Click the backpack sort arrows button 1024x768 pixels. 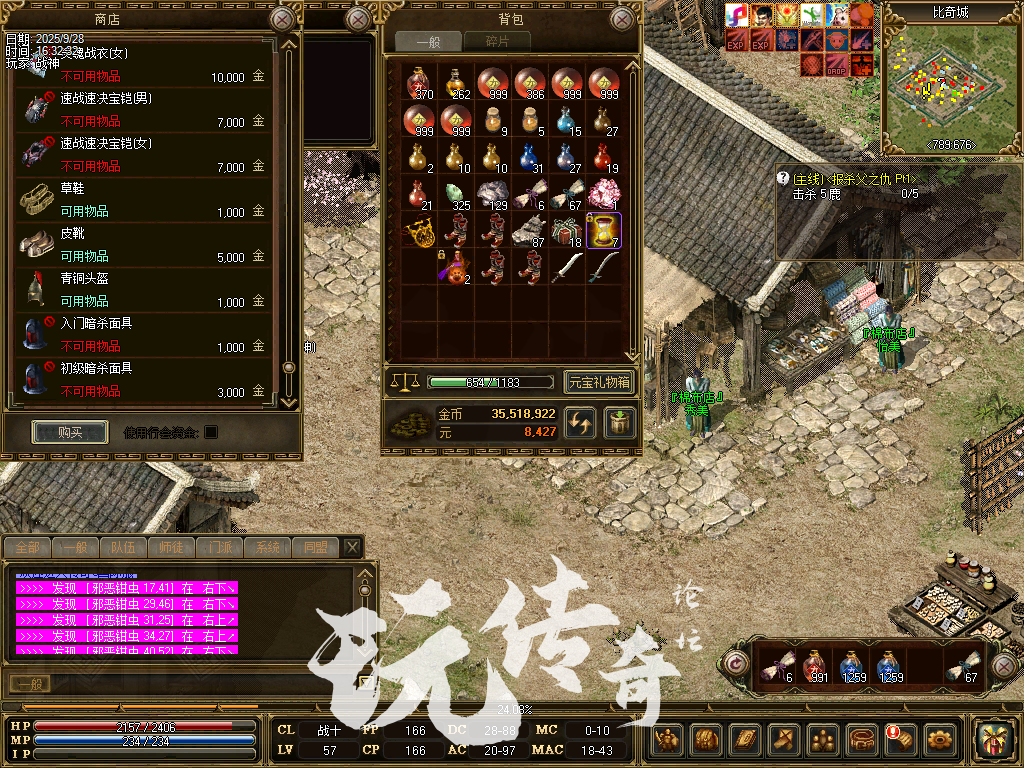point(579,422)
